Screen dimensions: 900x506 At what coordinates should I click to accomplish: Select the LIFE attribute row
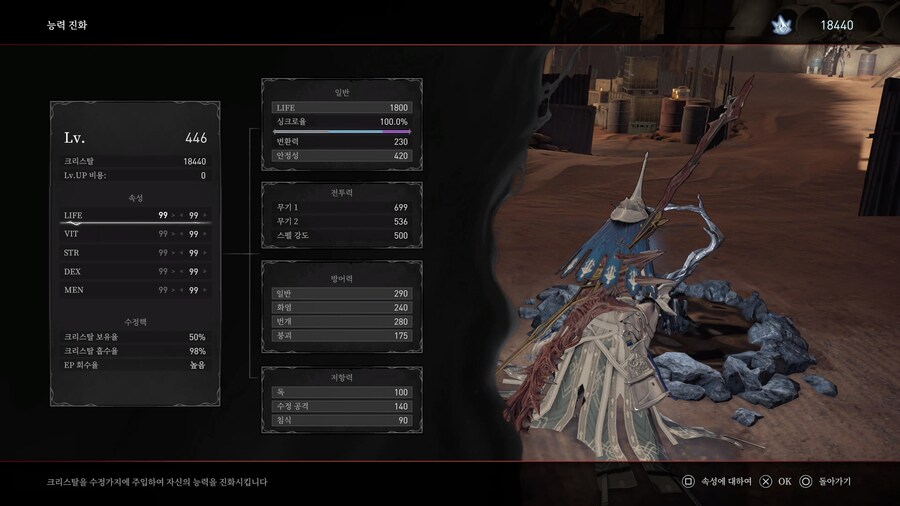pyautogui.click(x=133, y=214)
